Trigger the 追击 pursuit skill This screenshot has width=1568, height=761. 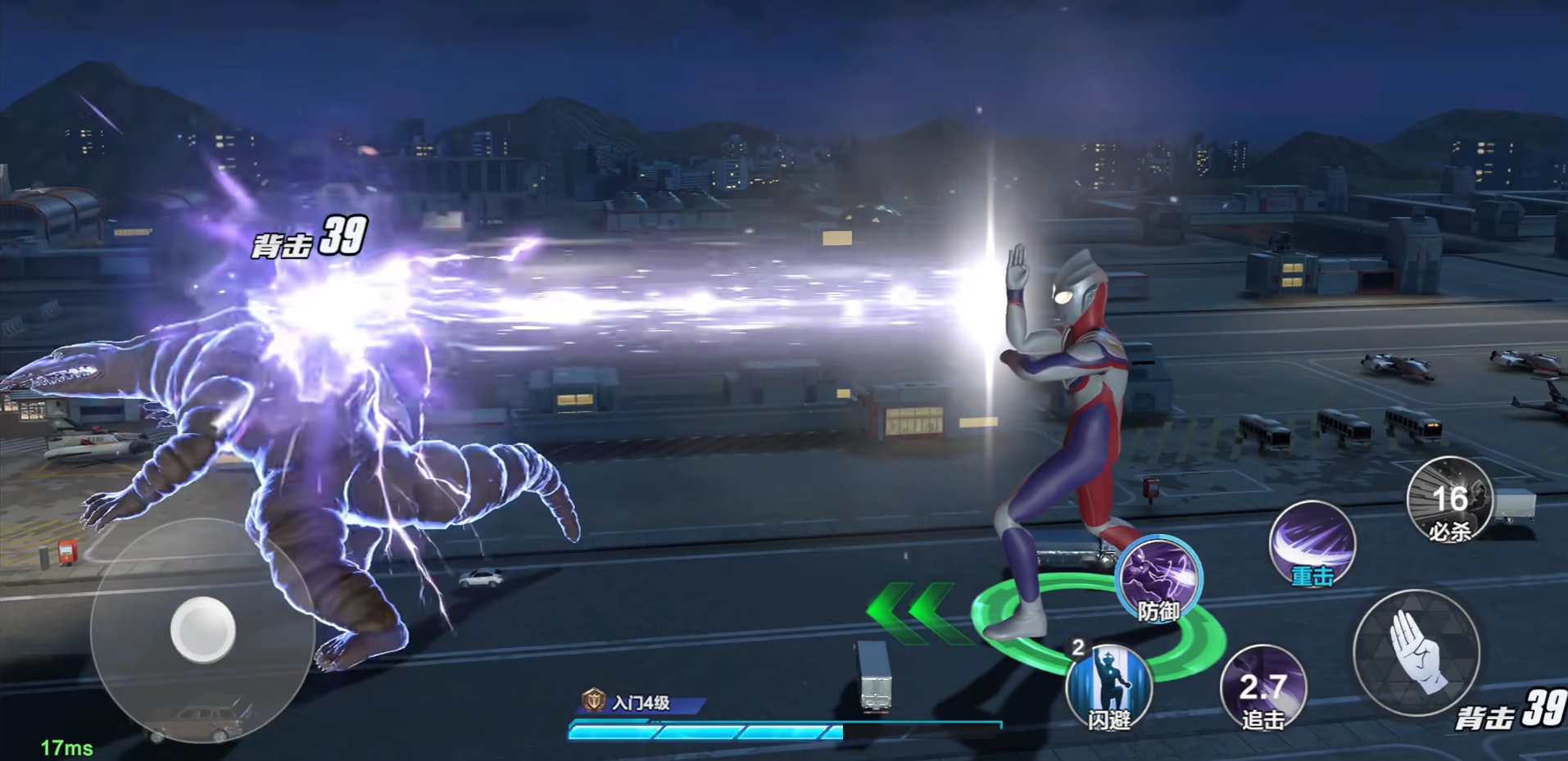[1263, 688]
